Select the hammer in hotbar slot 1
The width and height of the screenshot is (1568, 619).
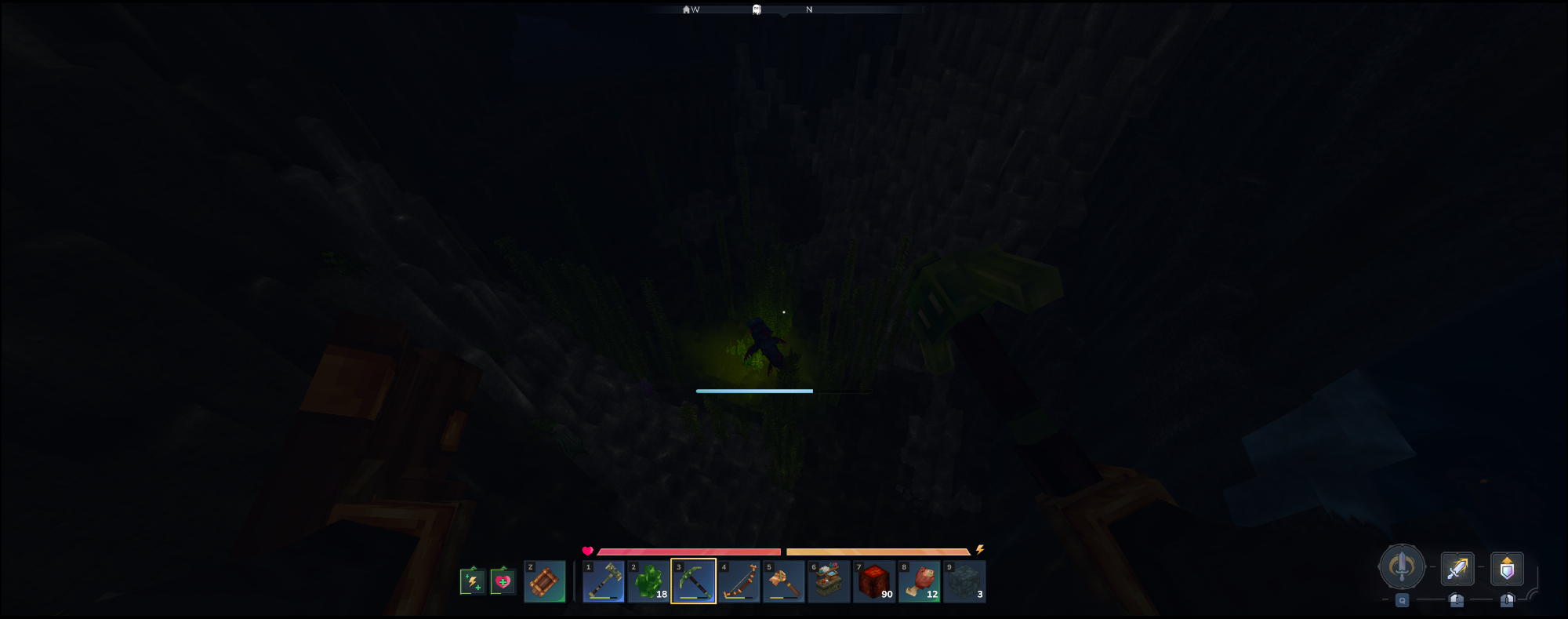point(604,581)
